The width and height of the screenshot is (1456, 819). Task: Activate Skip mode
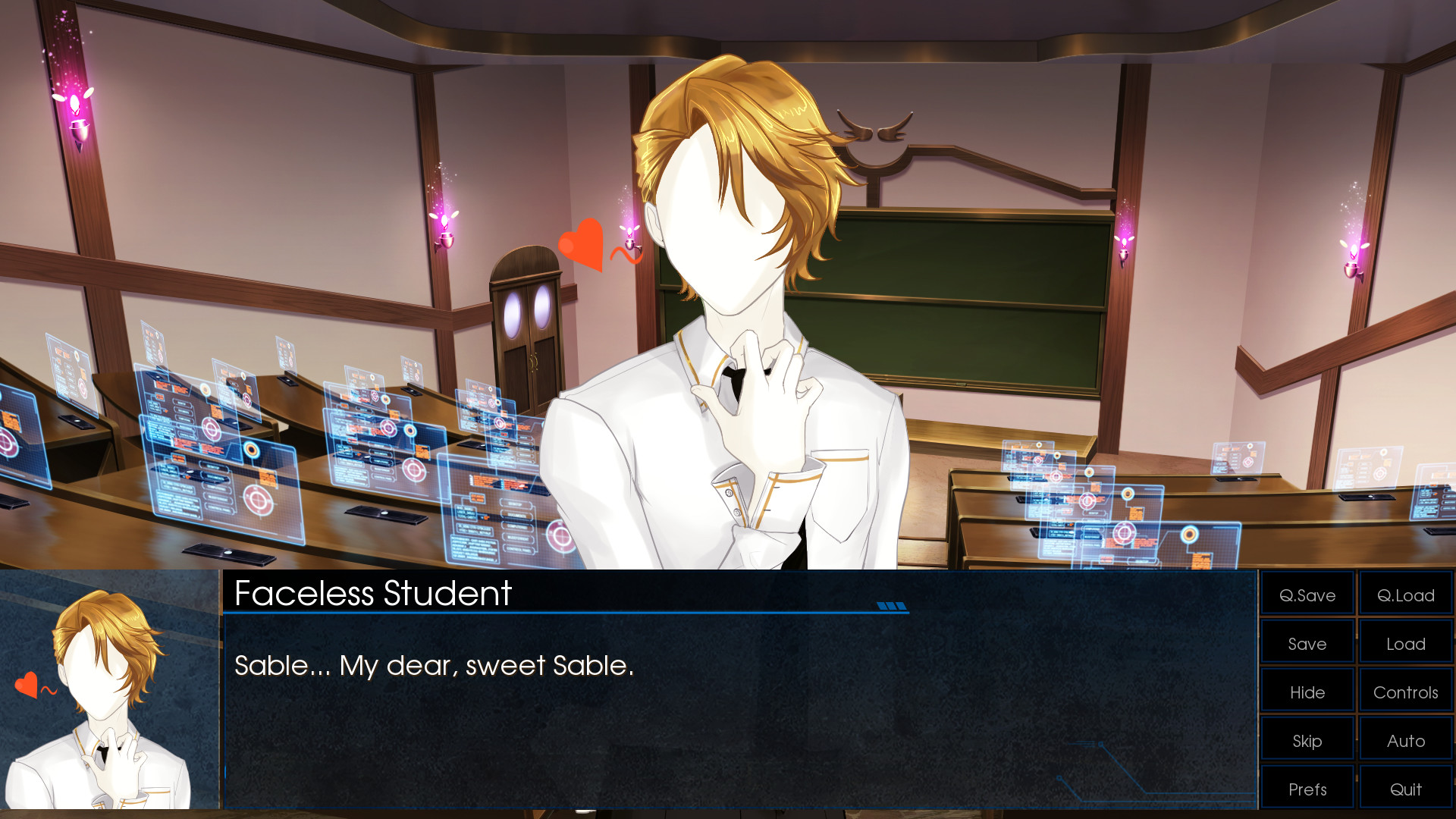pos(1307,741)
